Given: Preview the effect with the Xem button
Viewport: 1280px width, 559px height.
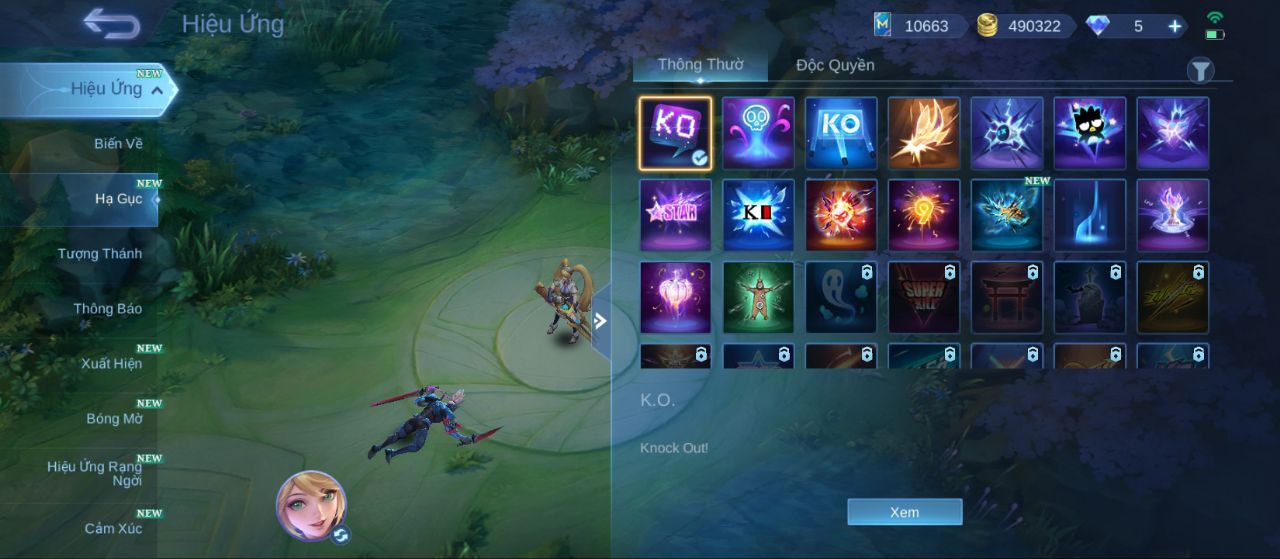Looking at the screenshot, I should point(904,512).
